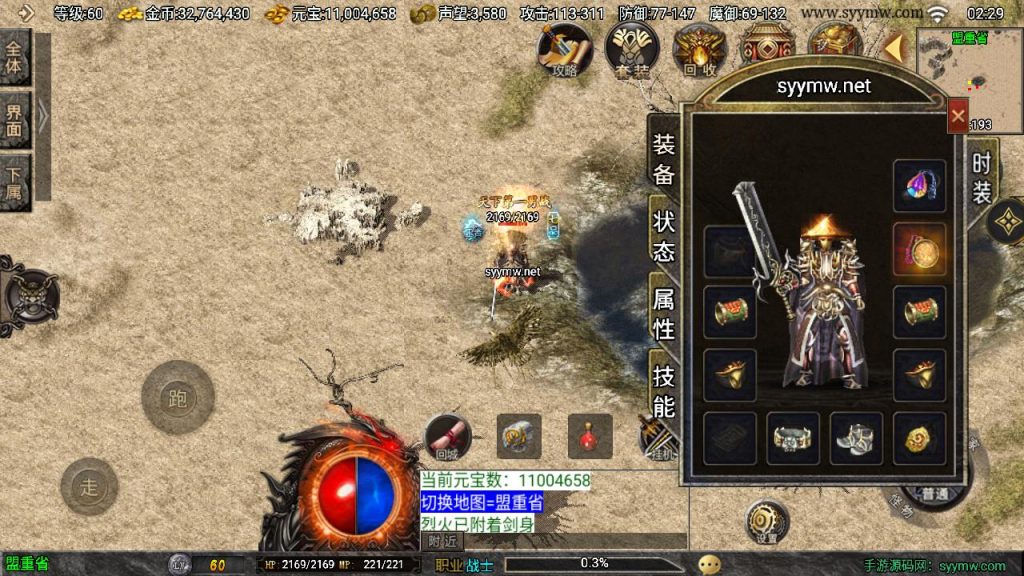Screen dimensions: 1024x576
Task: Select the boots equipment slot
Action: 856,438
